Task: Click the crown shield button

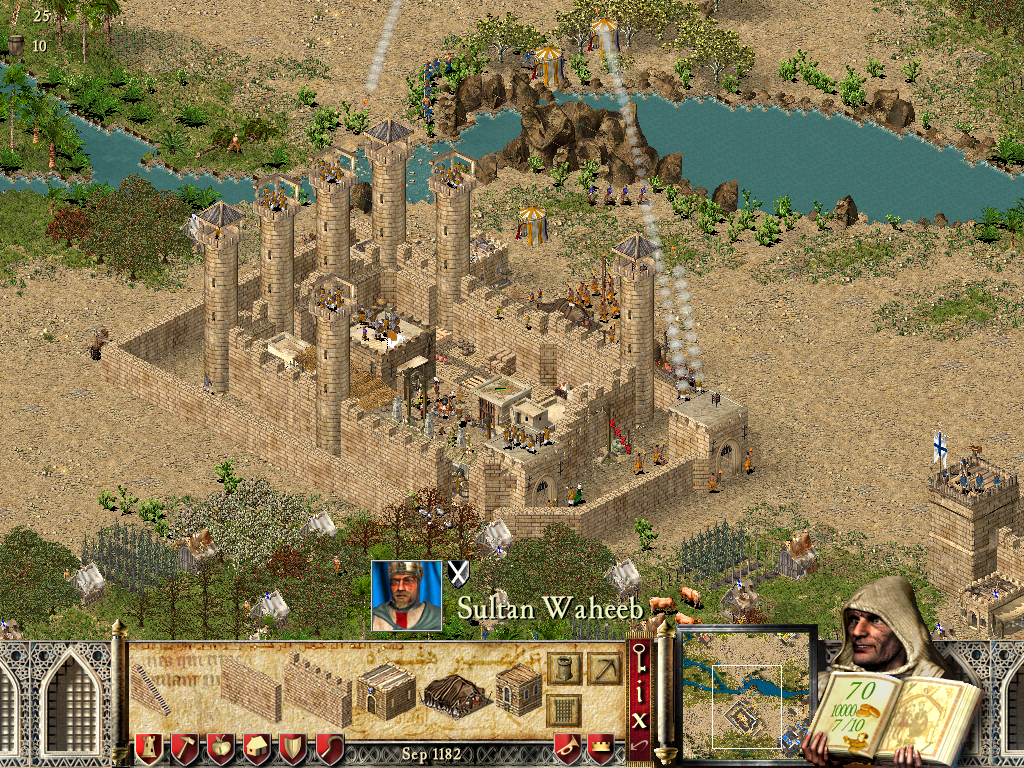Action: coord(601,747)
